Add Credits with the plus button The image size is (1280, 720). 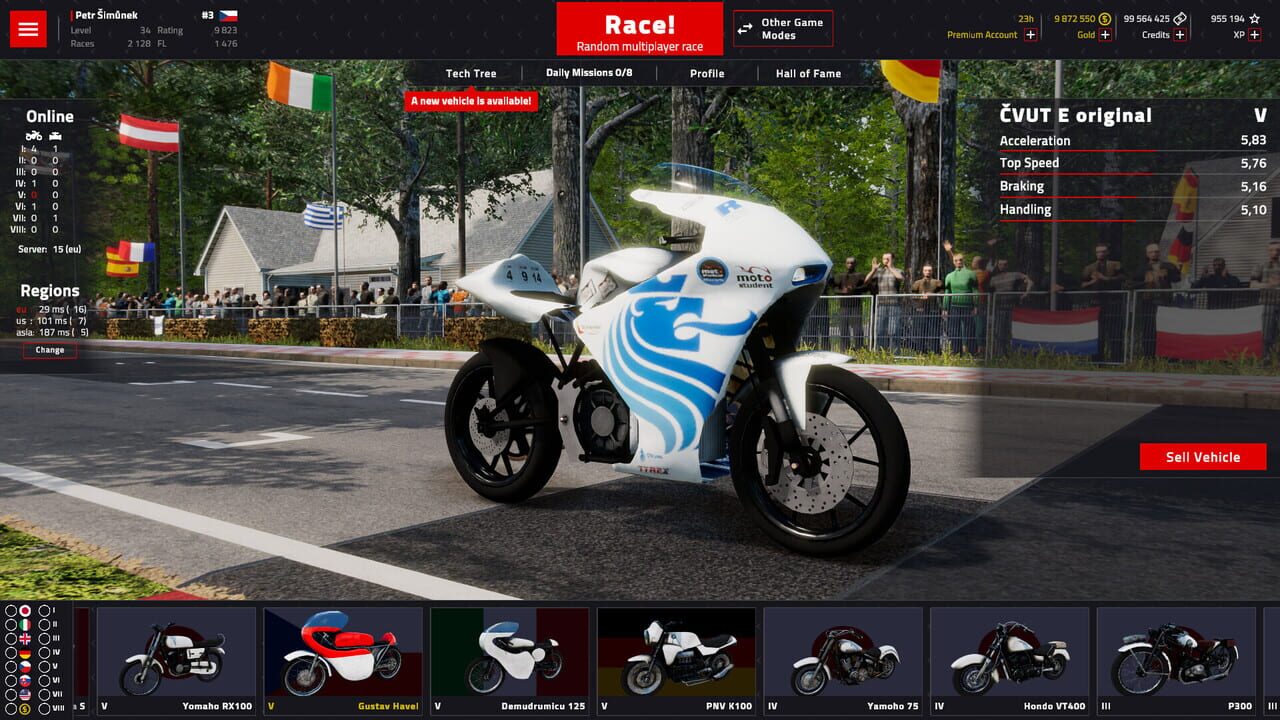tap(1179, 35)
